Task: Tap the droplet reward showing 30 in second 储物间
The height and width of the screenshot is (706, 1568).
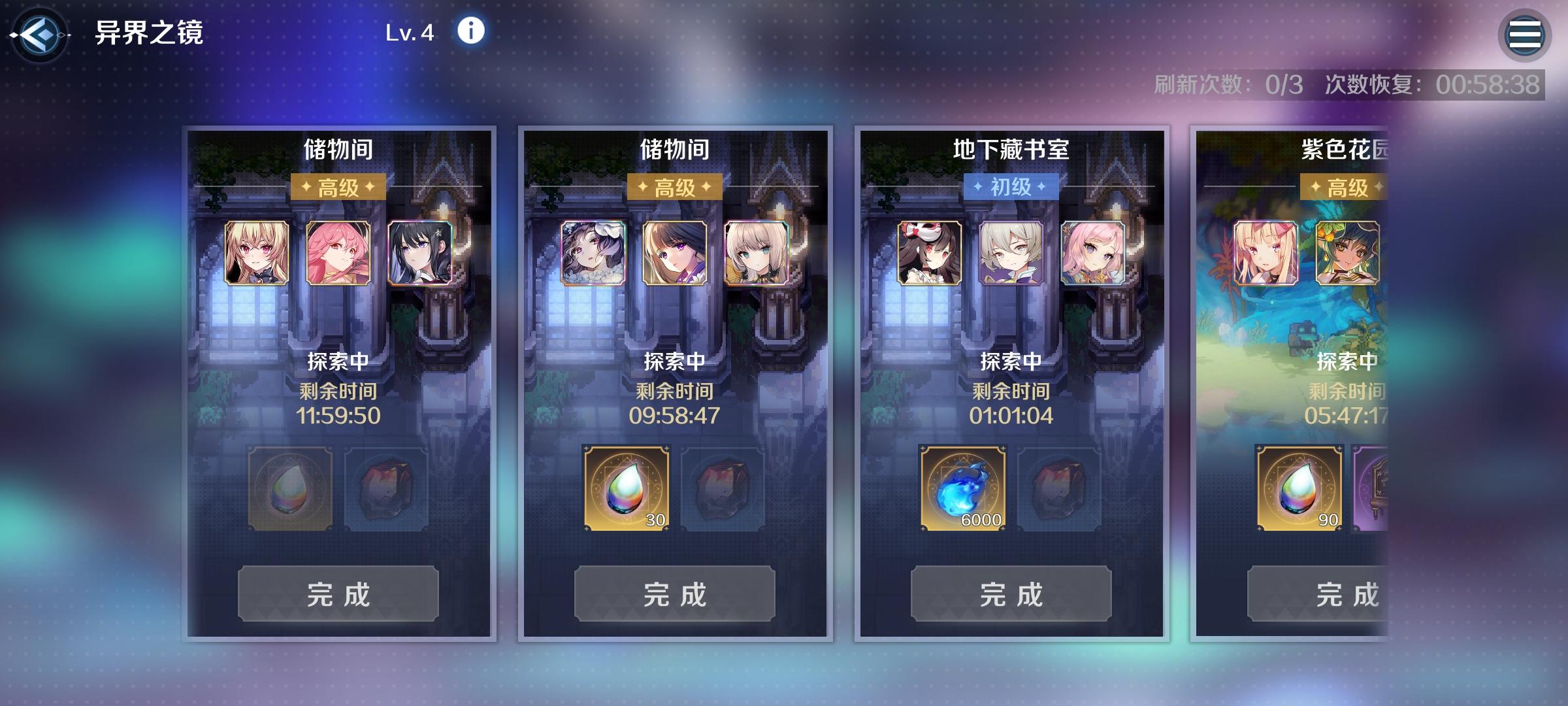Action: click(x=626, y=487)
